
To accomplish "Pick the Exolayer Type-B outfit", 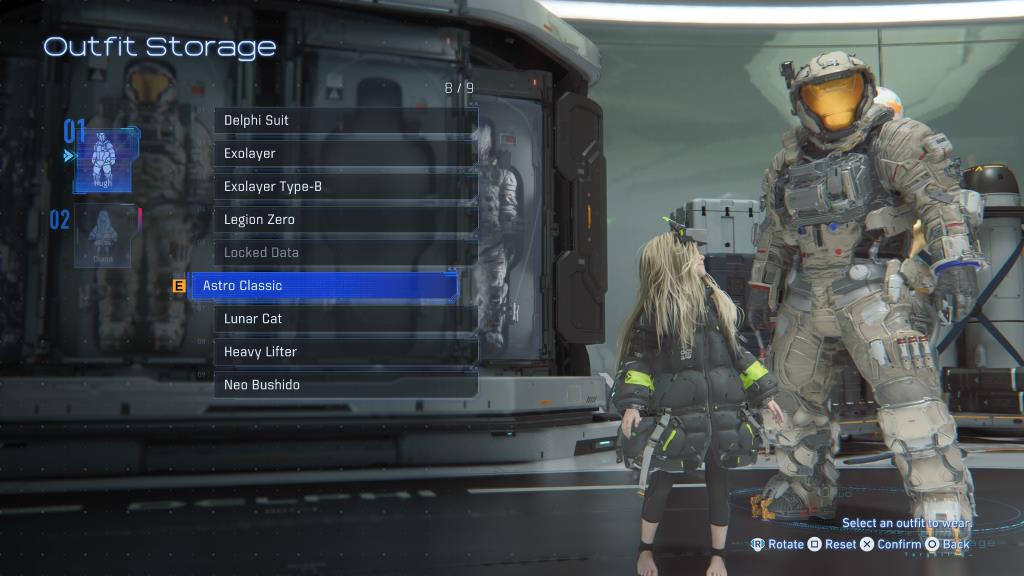I will coord(345,186).
